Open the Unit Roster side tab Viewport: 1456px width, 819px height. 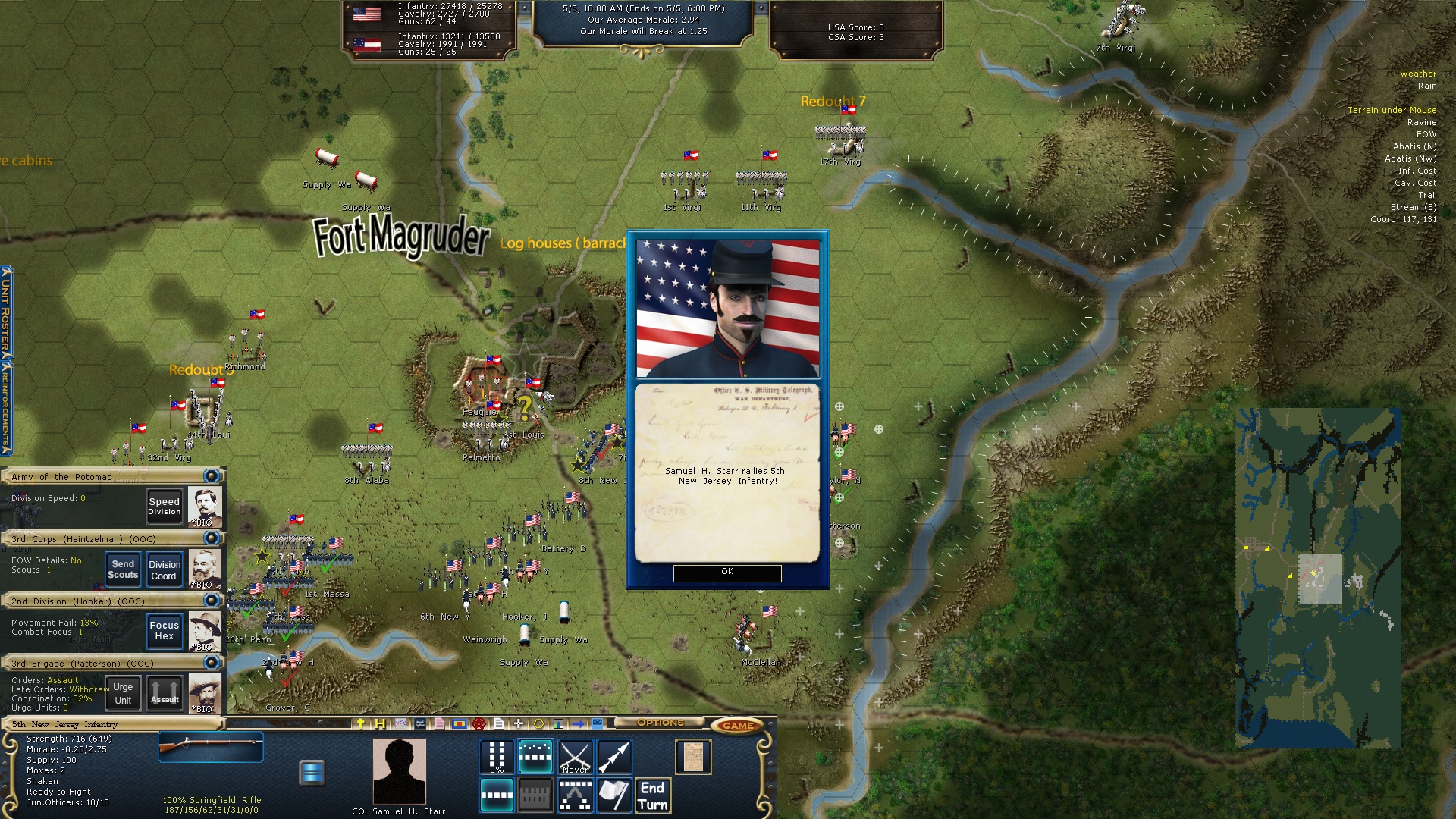[6, 311]
